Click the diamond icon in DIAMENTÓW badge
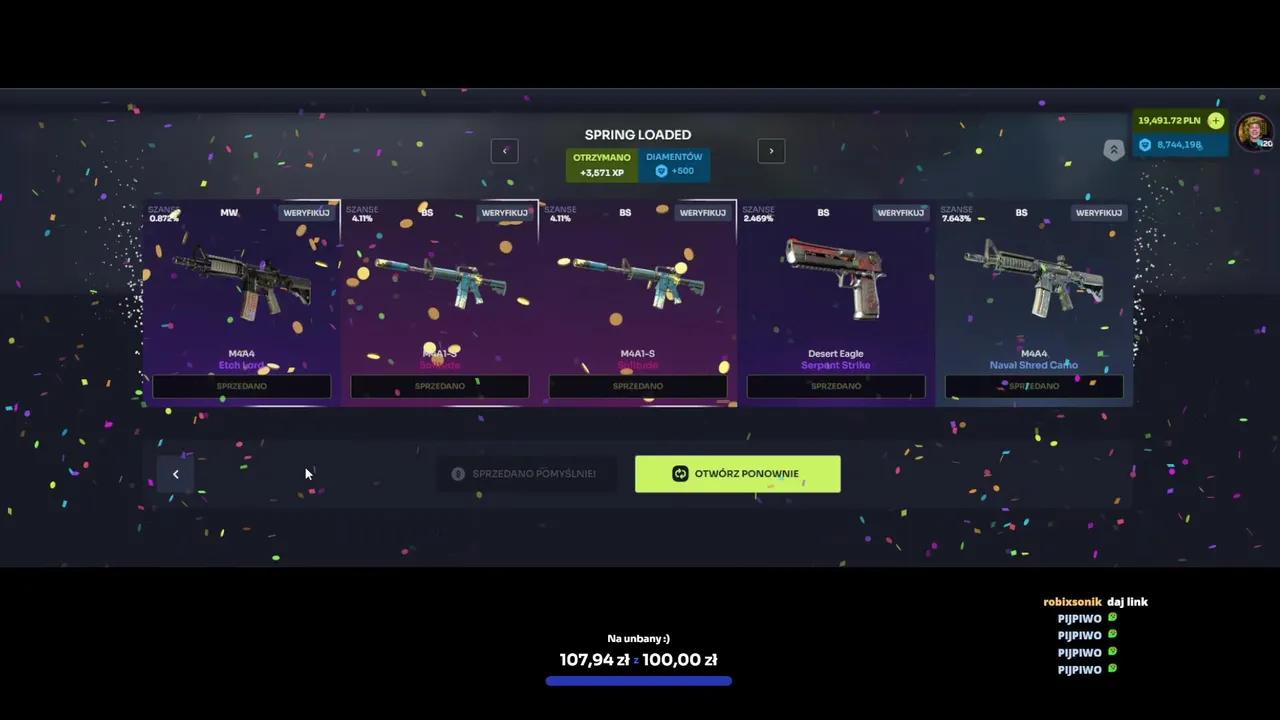Image resolution: width=1280 pixels, height=720 pixels. coord(661,170)
